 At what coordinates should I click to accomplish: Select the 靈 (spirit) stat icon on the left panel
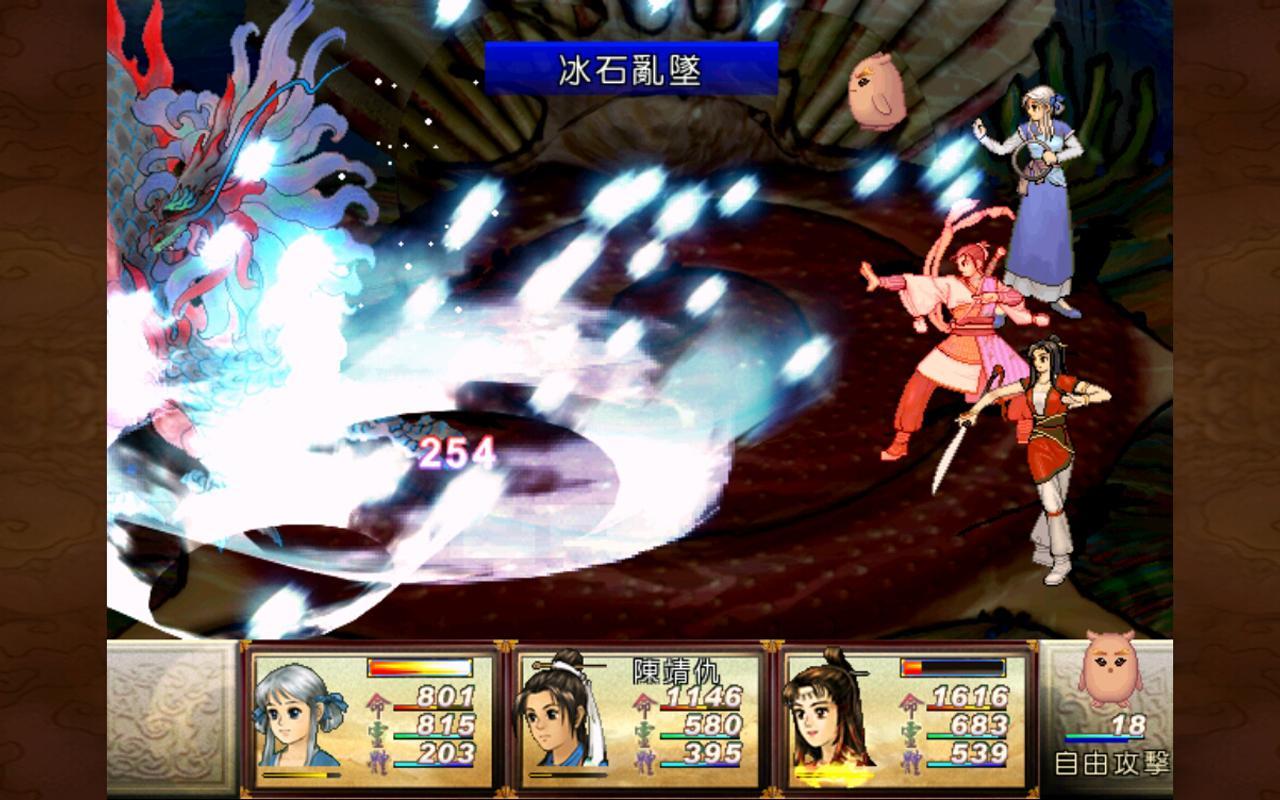[x=378, y=730]
